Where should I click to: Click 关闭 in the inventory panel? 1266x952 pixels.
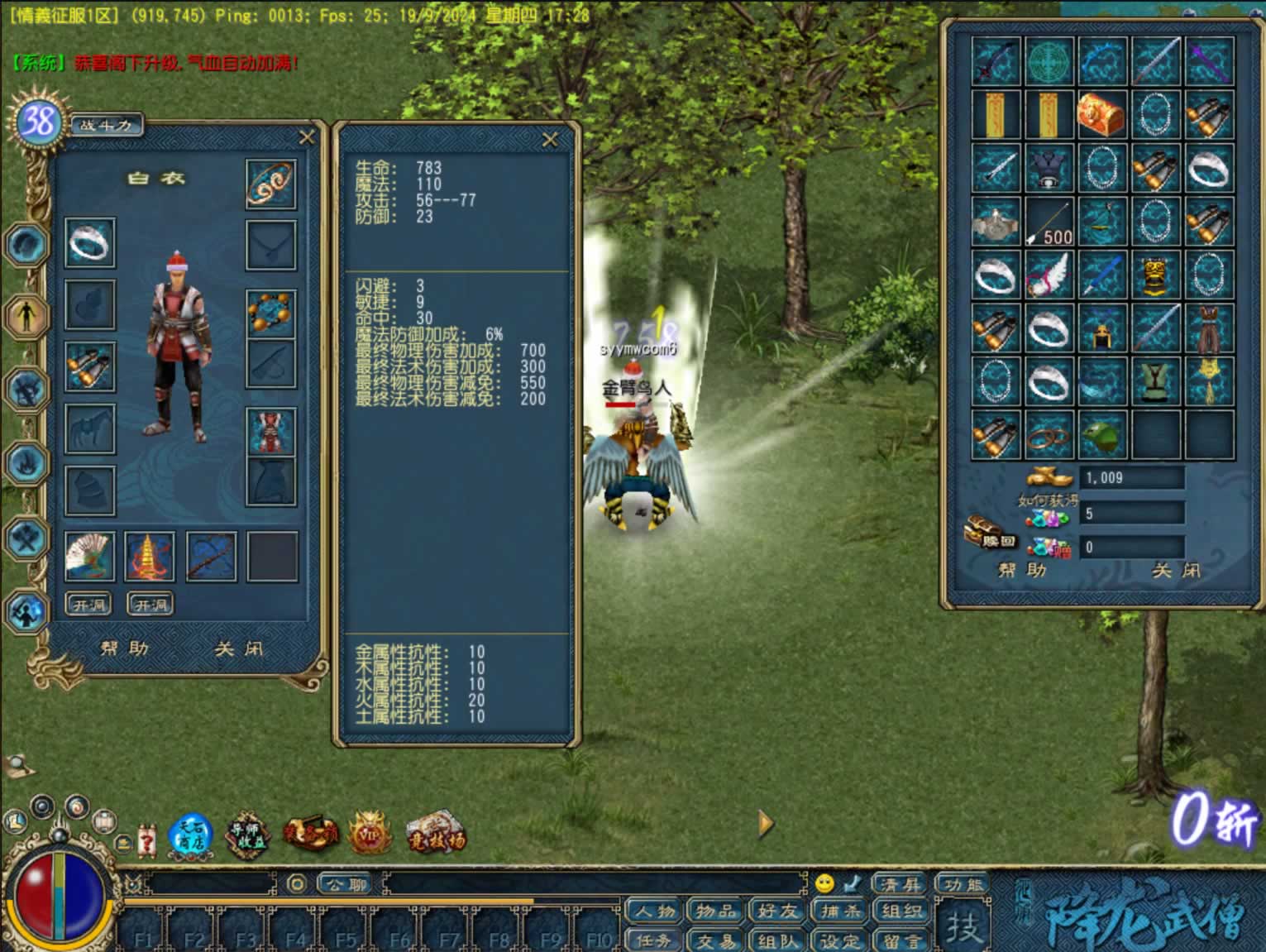click(x=1176, y=571)
